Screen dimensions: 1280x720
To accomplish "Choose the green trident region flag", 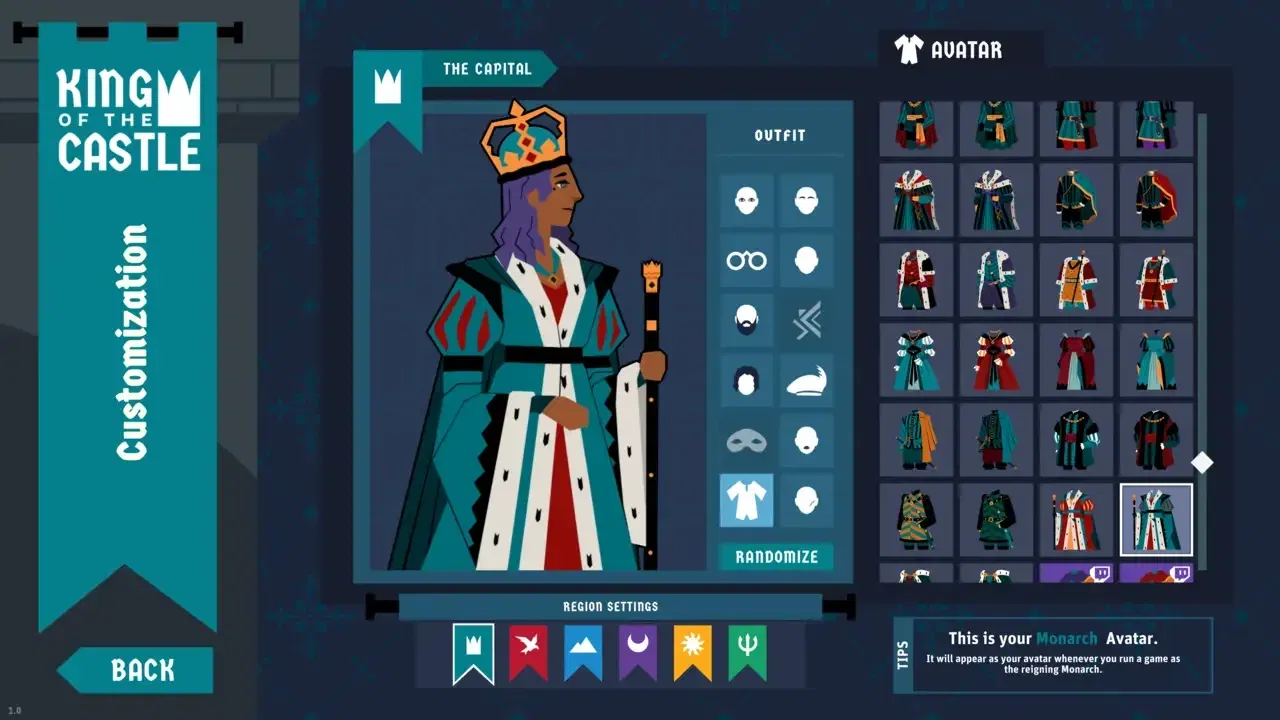I will point(747,651).
